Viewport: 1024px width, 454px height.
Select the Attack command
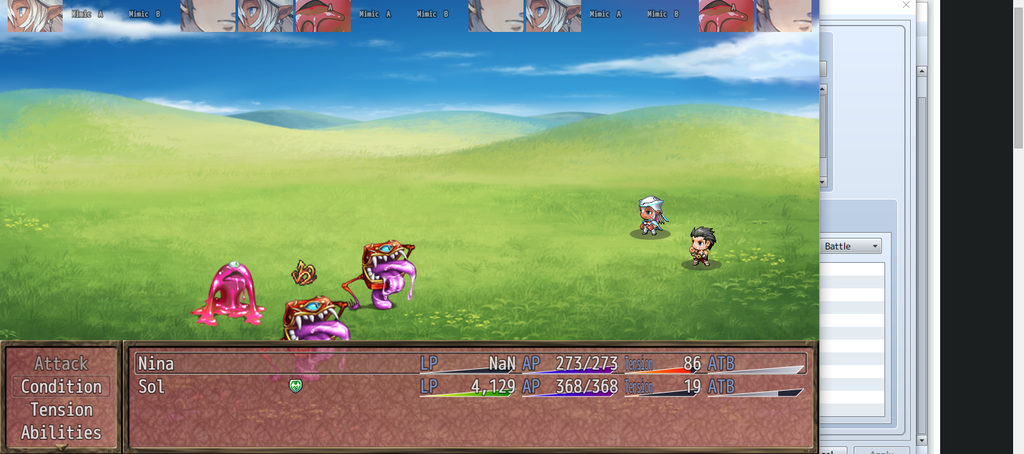click(61, 364)
